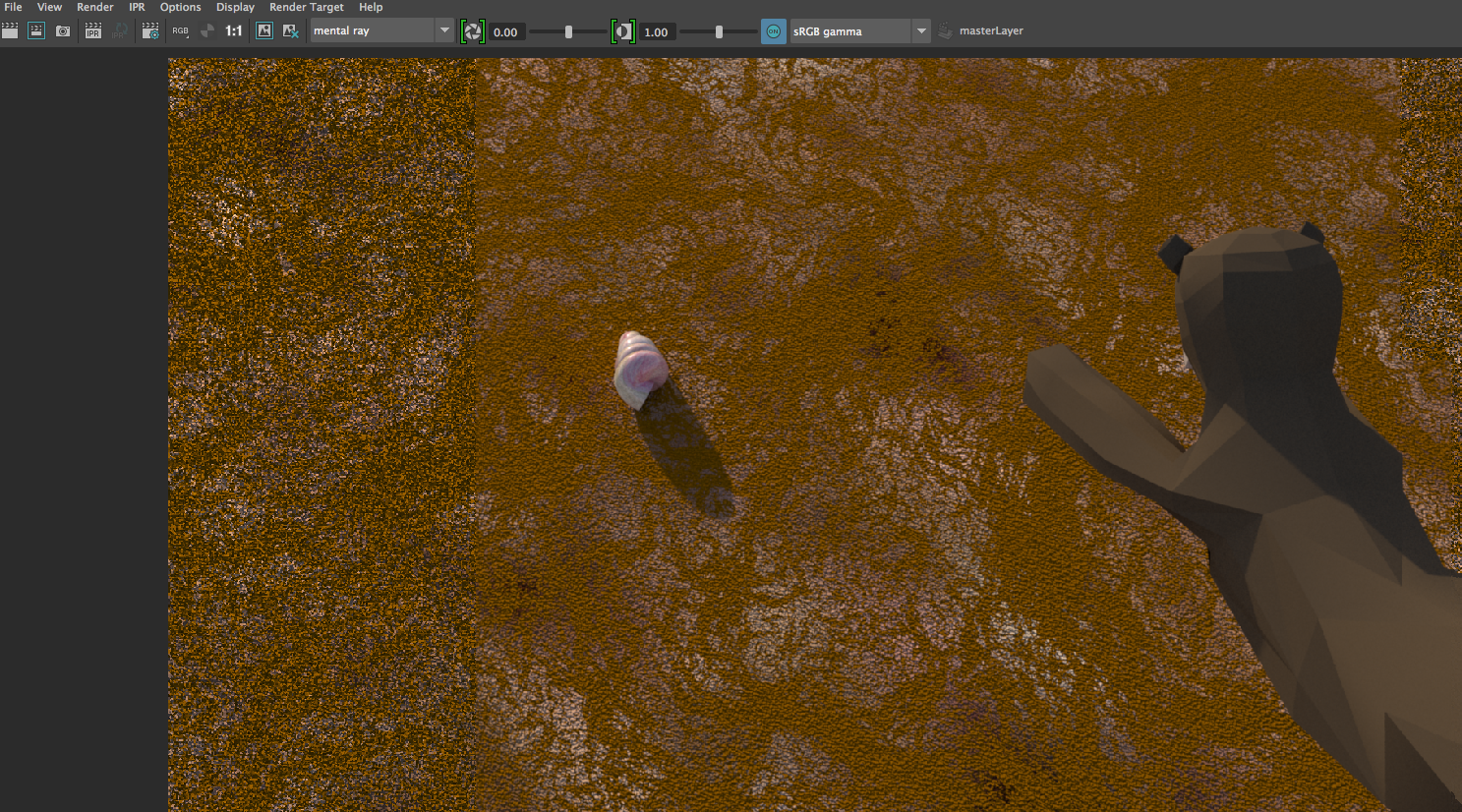1462x812 pixels.
Task: Click the contrast control toggle icon
Action: click(623, 30)
